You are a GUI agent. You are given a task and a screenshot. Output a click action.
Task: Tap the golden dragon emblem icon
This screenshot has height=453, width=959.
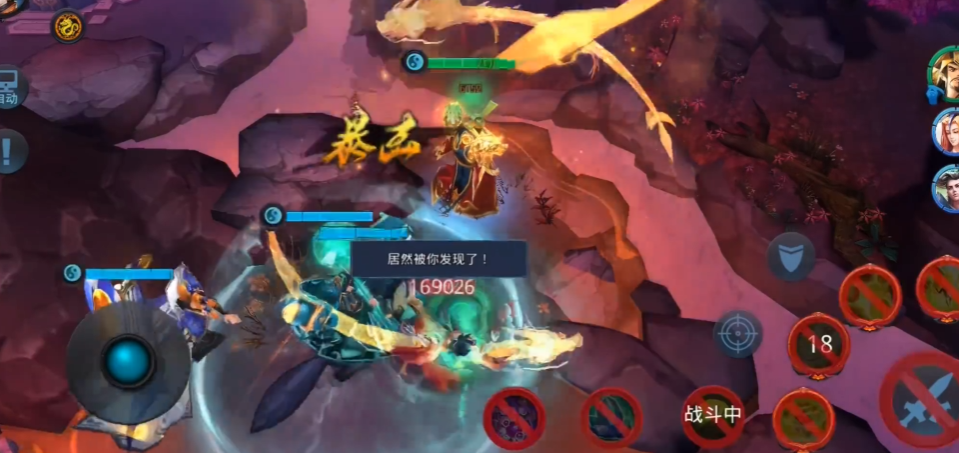click(68, 26)
